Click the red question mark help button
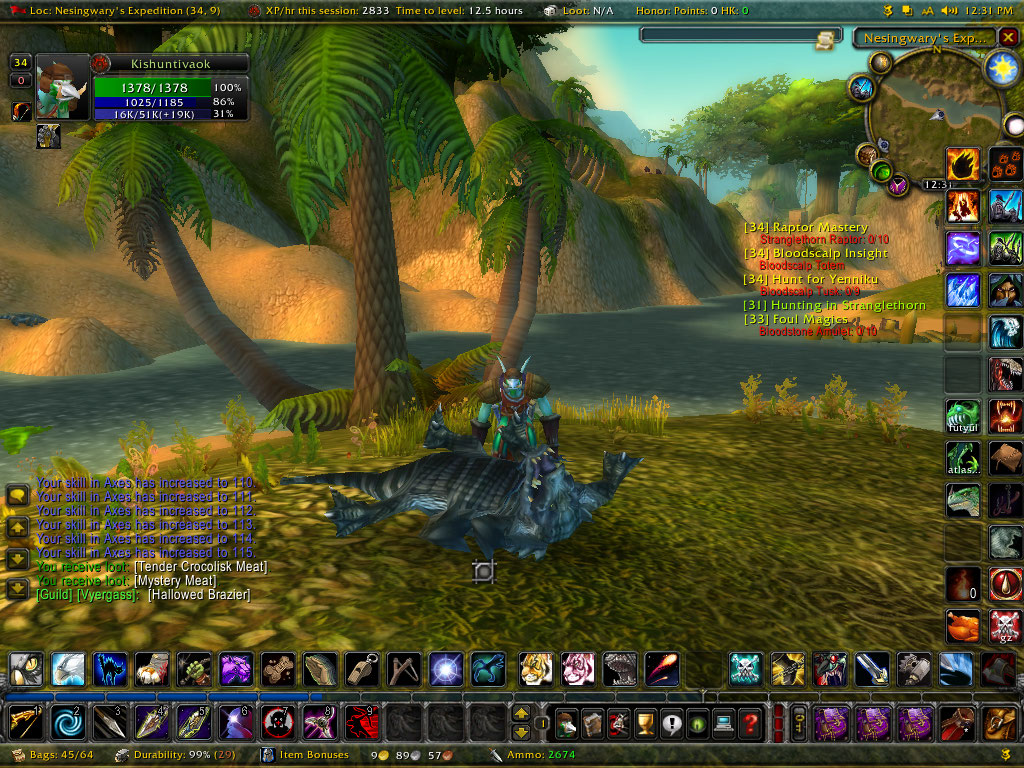This screenshot has height=768, width=1024. [x=748, y=722]
